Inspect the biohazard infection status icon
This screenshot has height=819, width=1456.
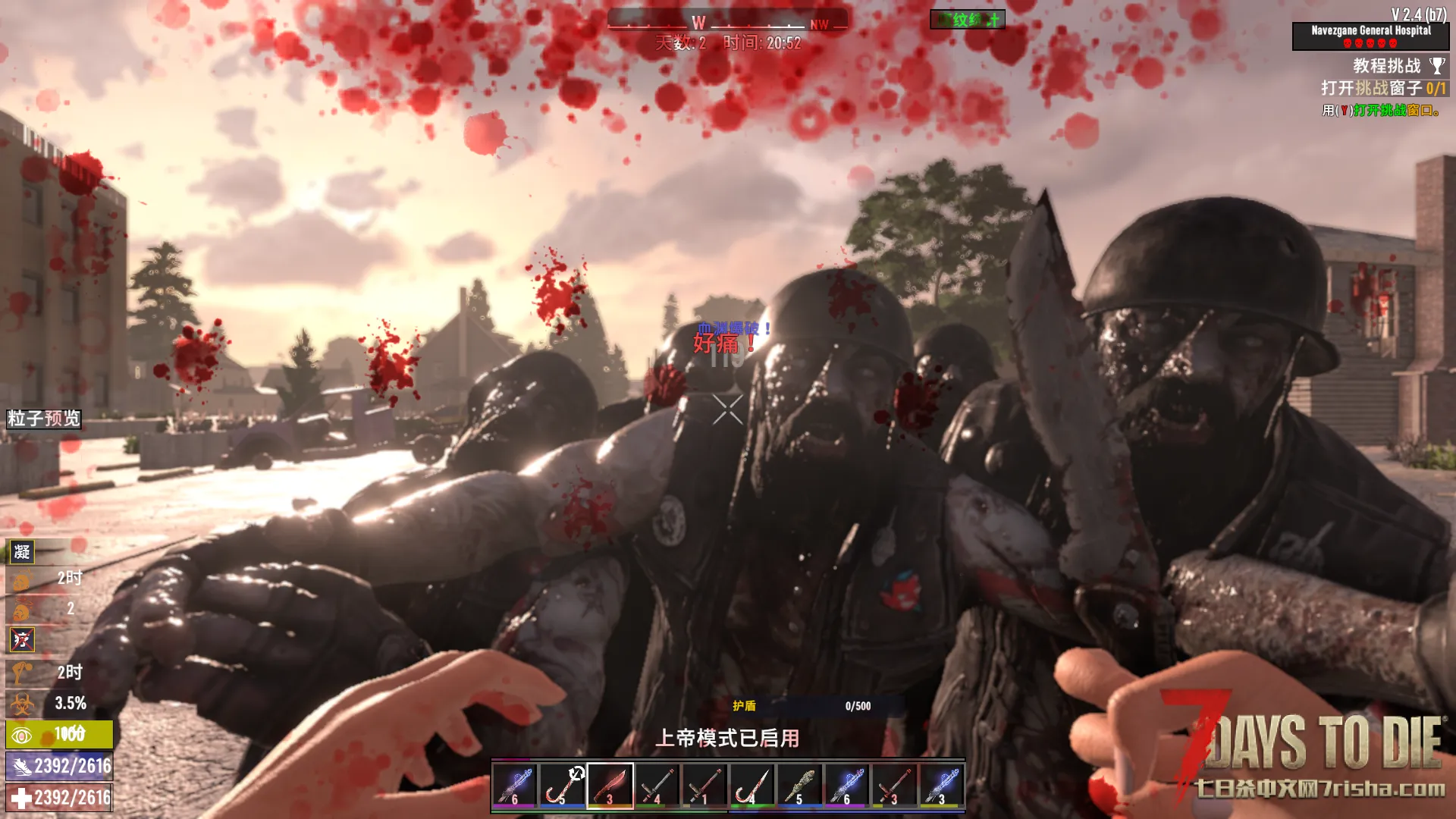coord(21,704)
